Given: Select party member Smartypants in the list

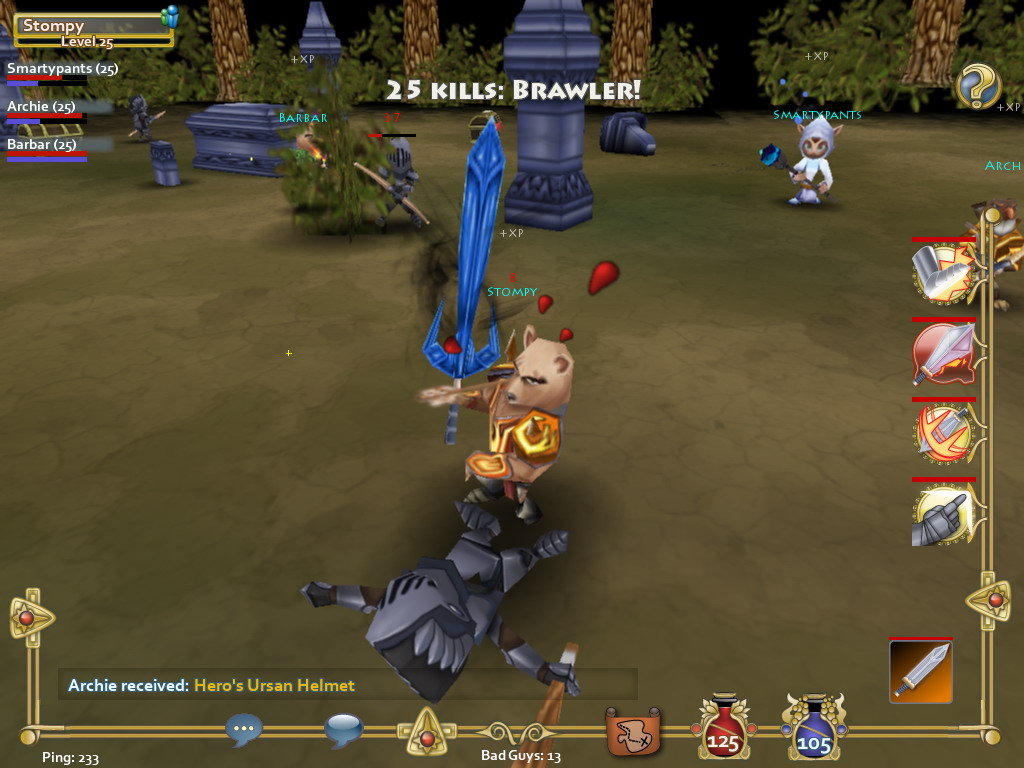Looking at the screenshot, I should click(x=62, y=69).
